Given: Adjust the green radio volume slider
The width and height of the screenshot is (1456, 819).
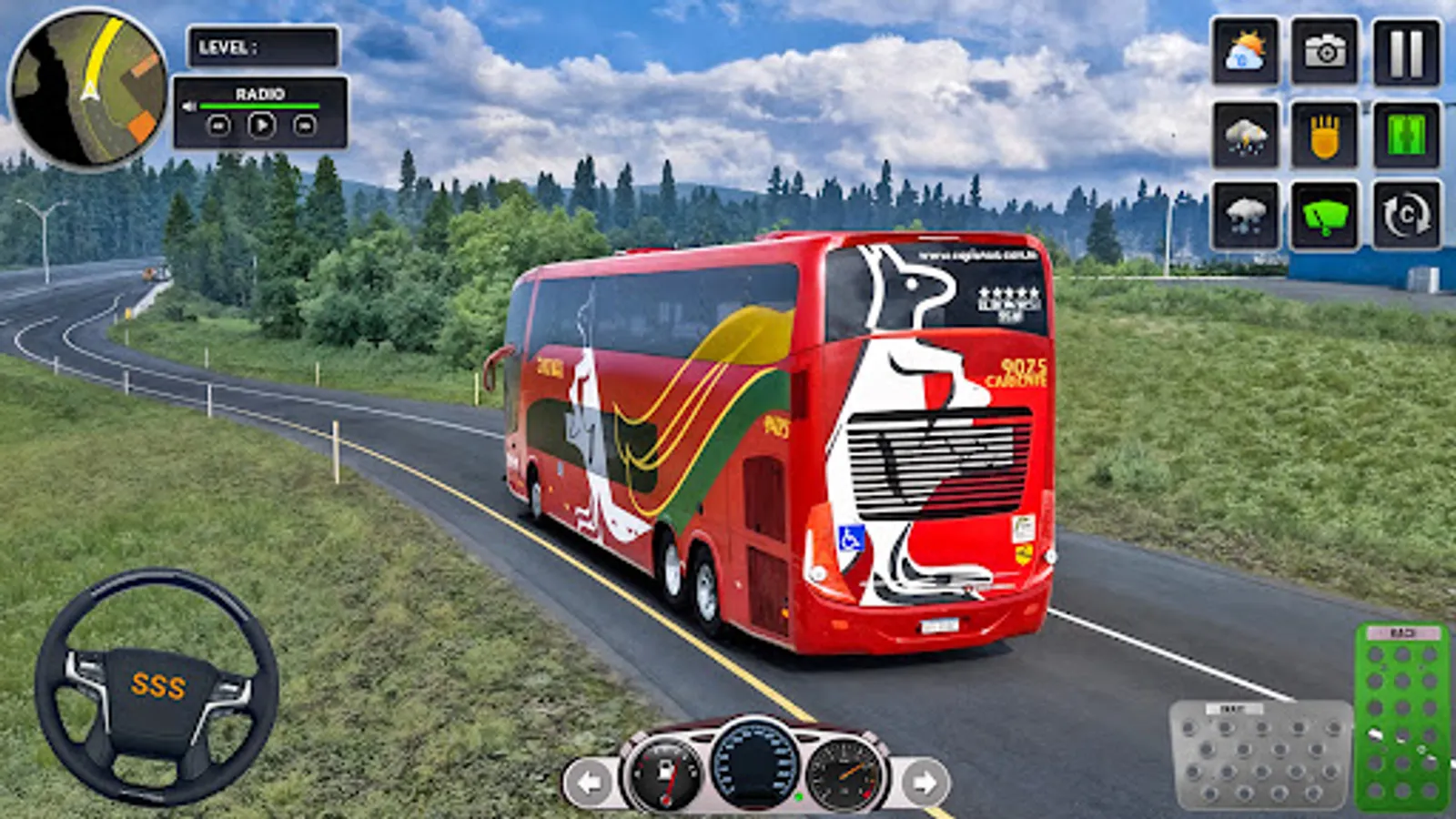Looking at the screenshot, I should pos(259,106).
